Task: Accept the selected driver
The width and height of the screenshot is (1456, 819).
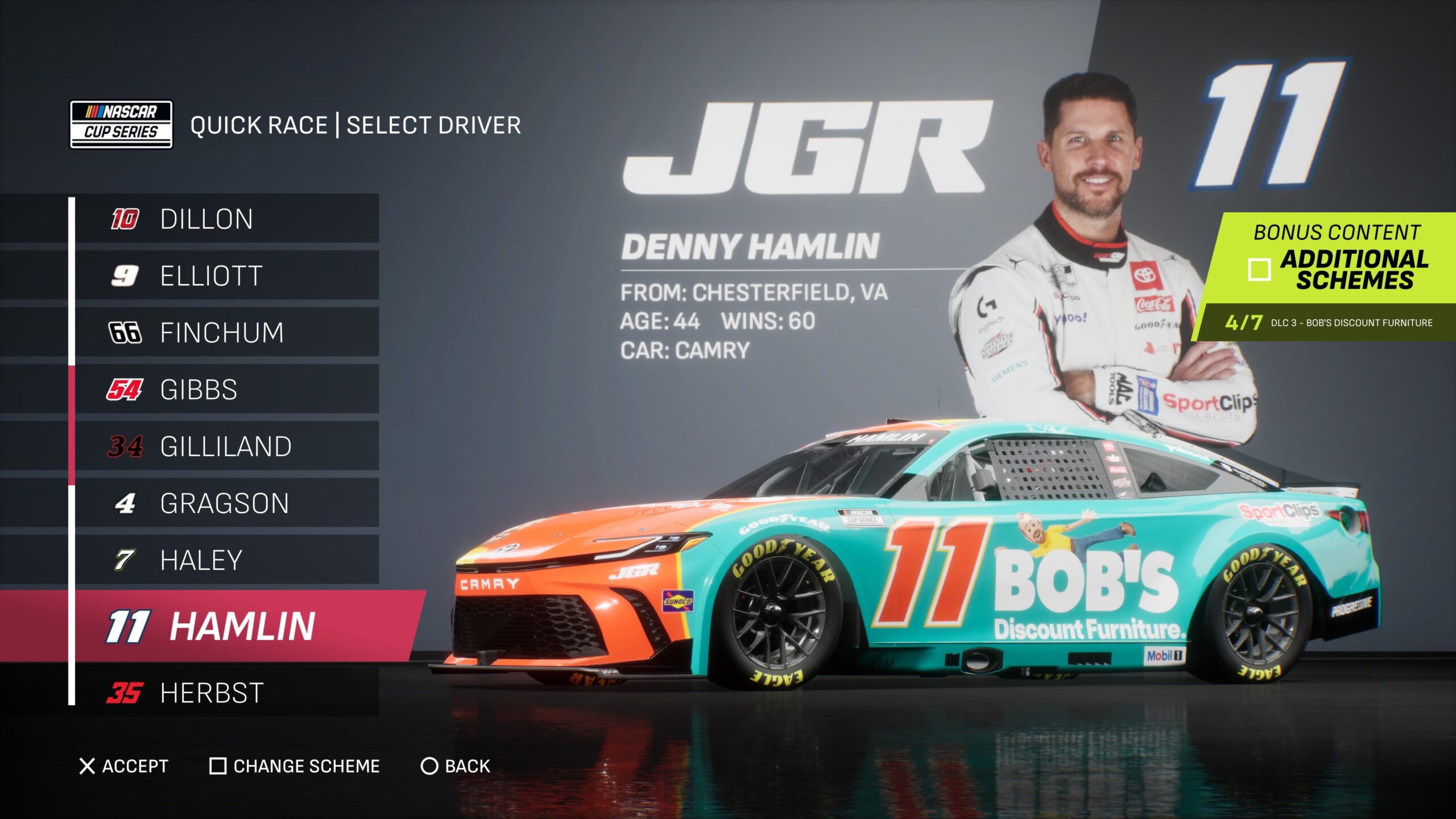Action: click(x=124, y=766)
